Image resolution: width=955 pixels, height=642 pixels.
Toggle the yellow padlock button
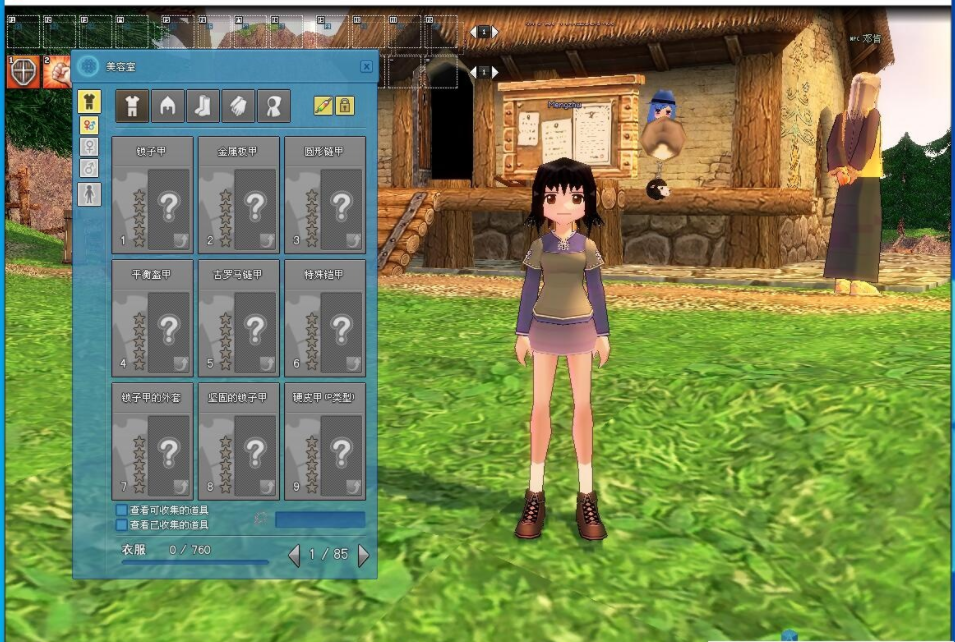pyautogui.click(x=344, y=105)
